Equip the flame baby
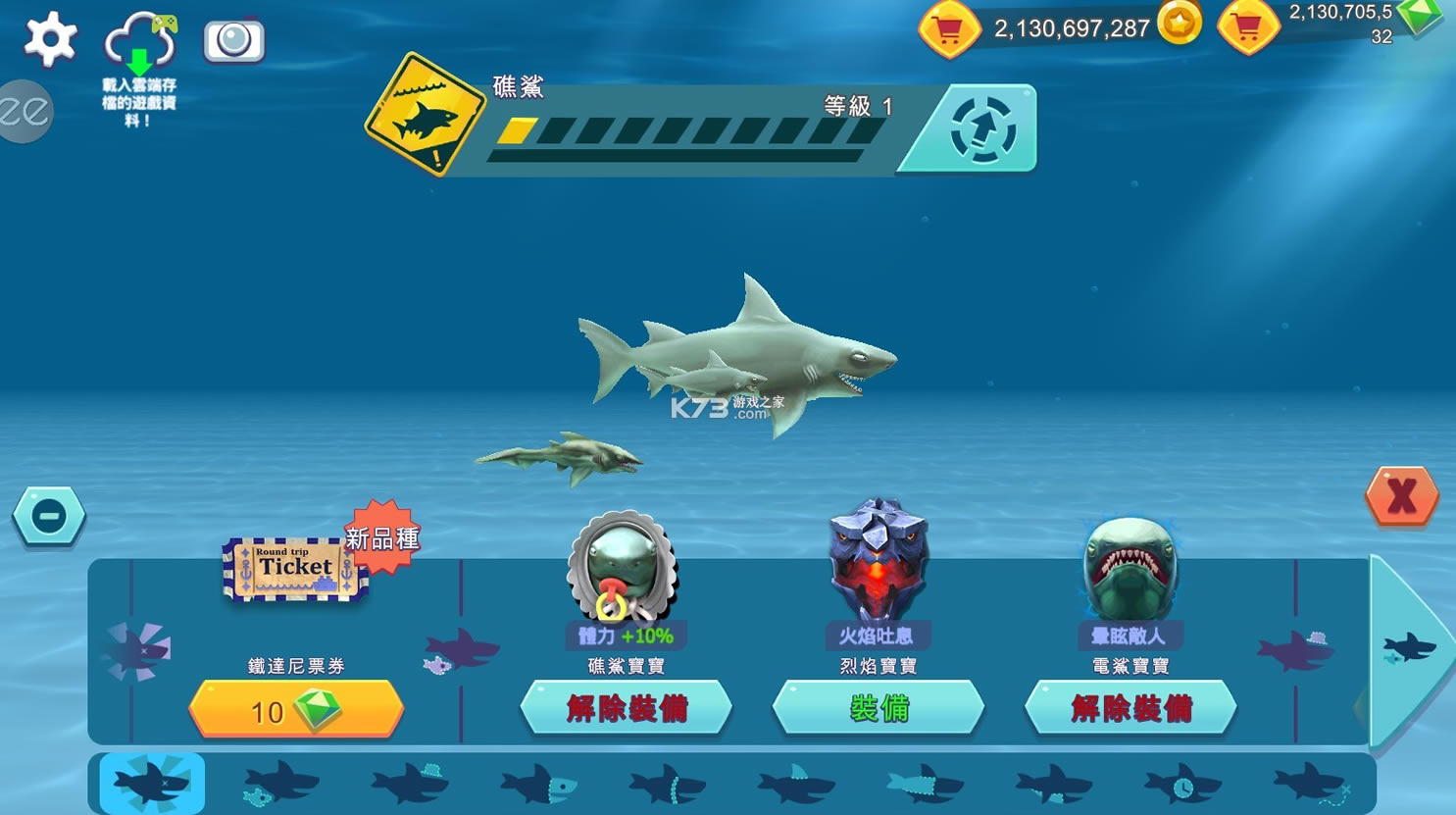The image size is (1456, 815). pyautogui.click(x=878, y=708)
